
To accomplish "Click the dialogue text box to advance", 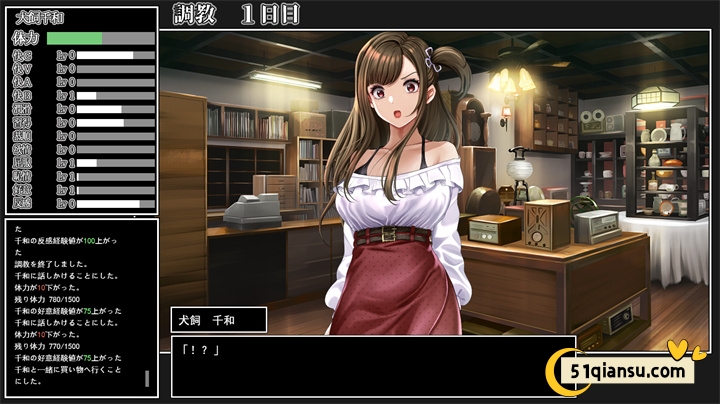I will [x=372, y=366].
